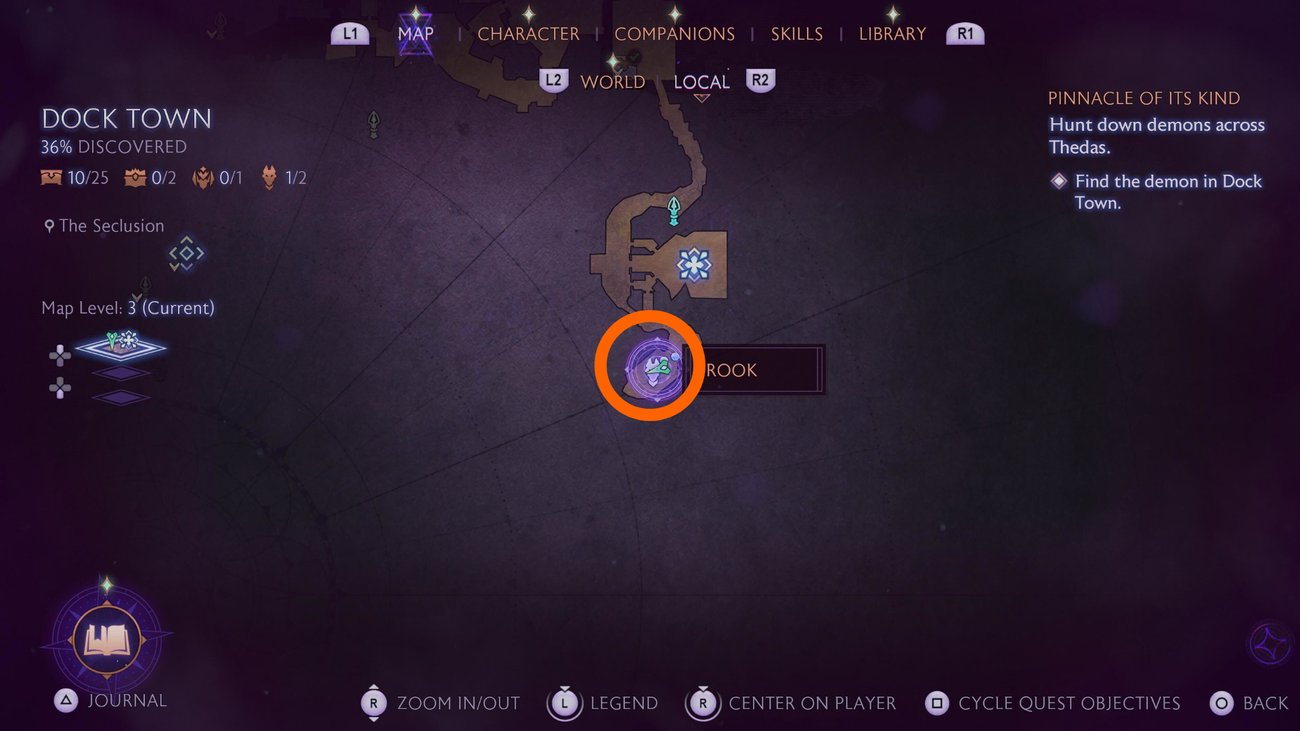The width and height of the screenshot is (1300, 731).
Task: Select the Local map view
Action: pos(701,82)
